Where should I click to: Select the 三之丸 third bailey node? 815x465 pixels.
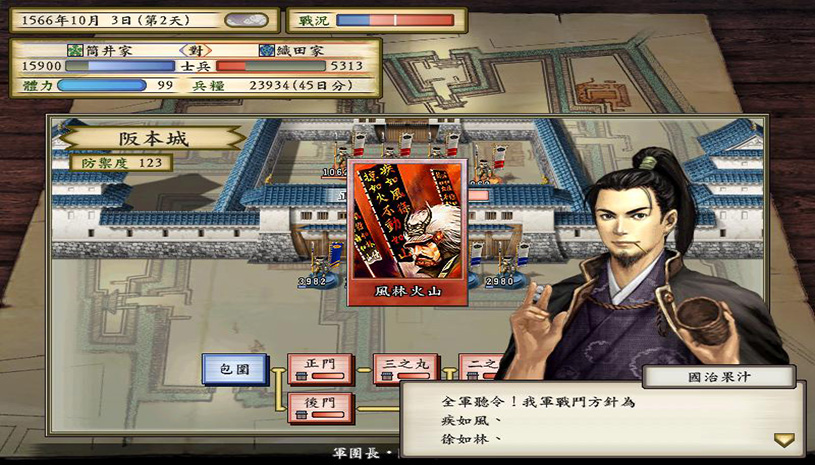click(x=405, y=369)
